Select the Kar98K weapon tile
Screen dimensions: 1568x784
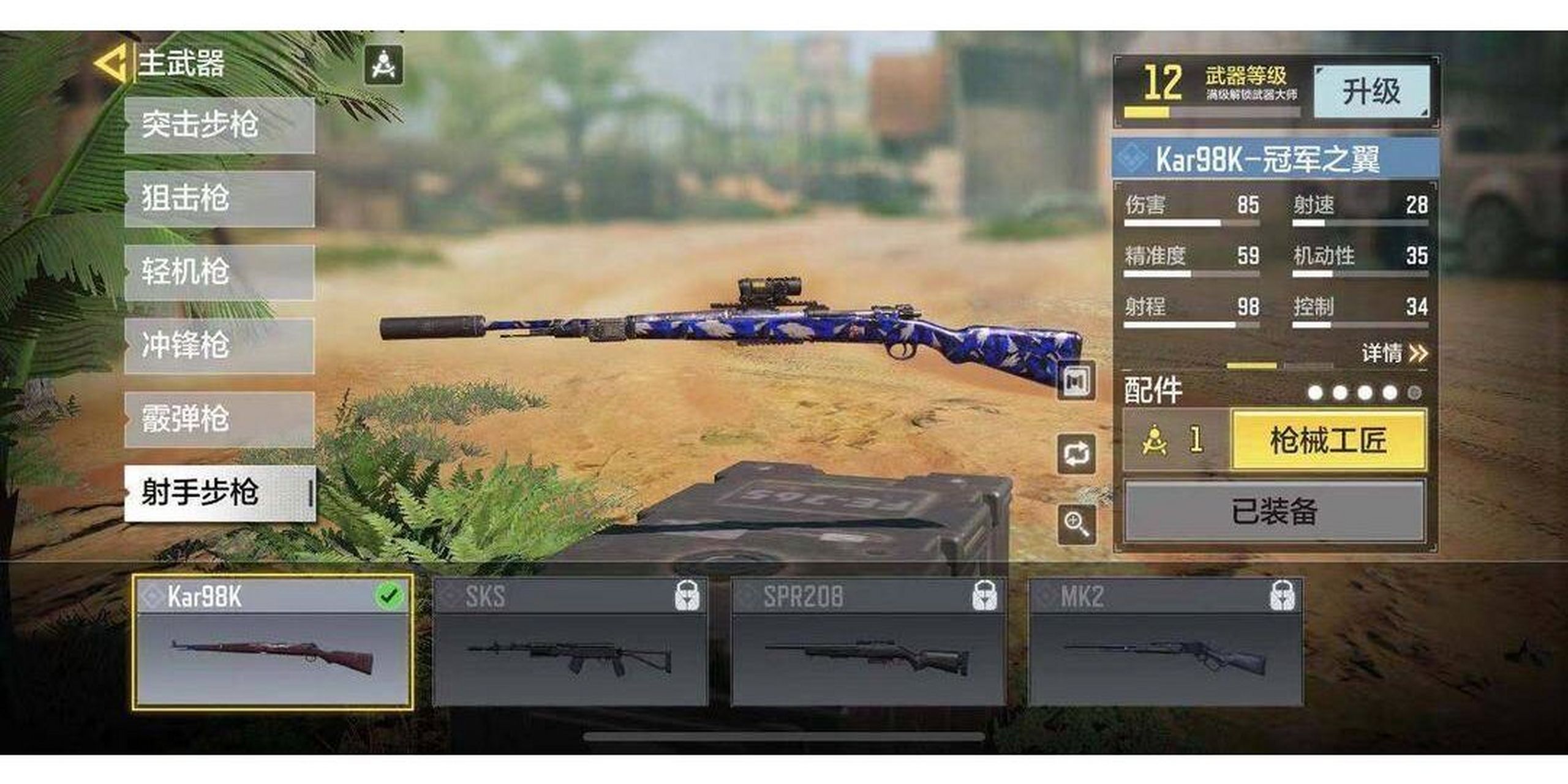click(273, 641)
